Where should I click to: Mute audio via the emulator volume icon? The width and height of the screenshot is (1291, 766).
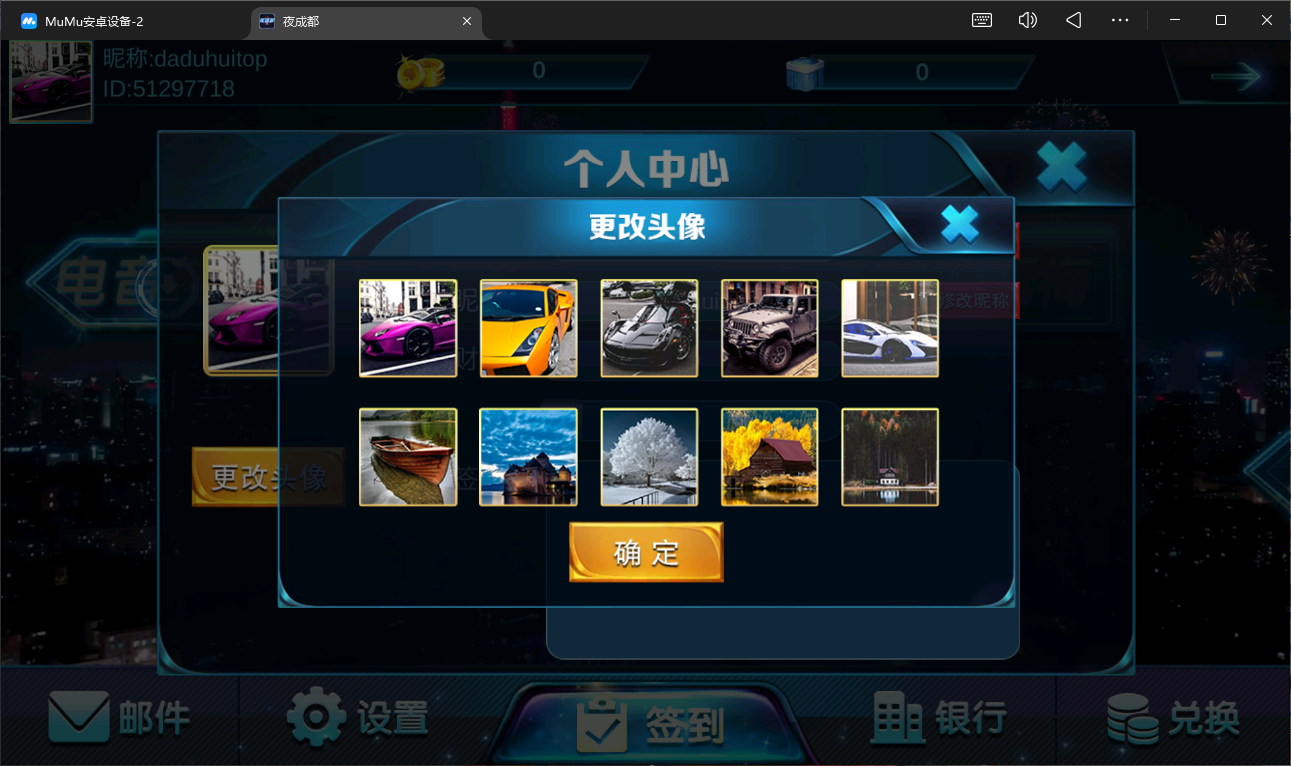coord(1027,19)
